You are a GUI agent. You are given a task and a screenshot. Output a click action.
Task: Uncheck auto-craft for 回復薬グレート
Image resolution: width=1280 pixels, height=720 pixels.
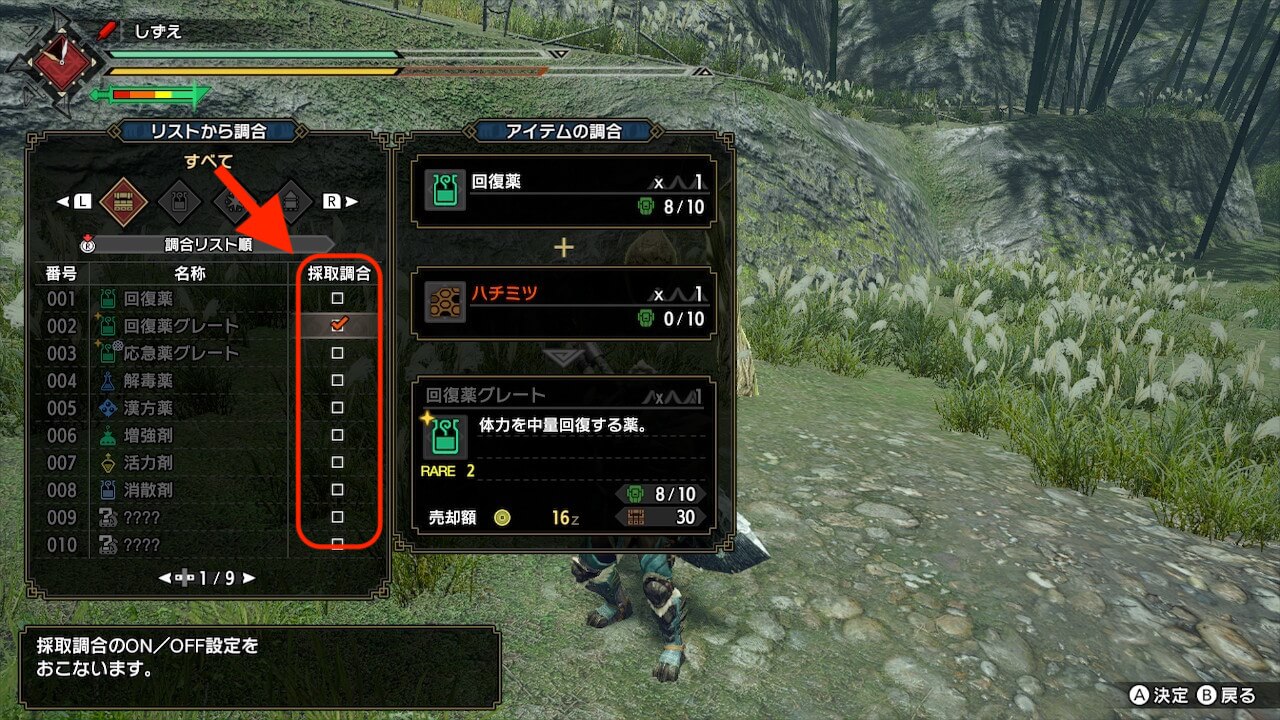click(338, 325)
